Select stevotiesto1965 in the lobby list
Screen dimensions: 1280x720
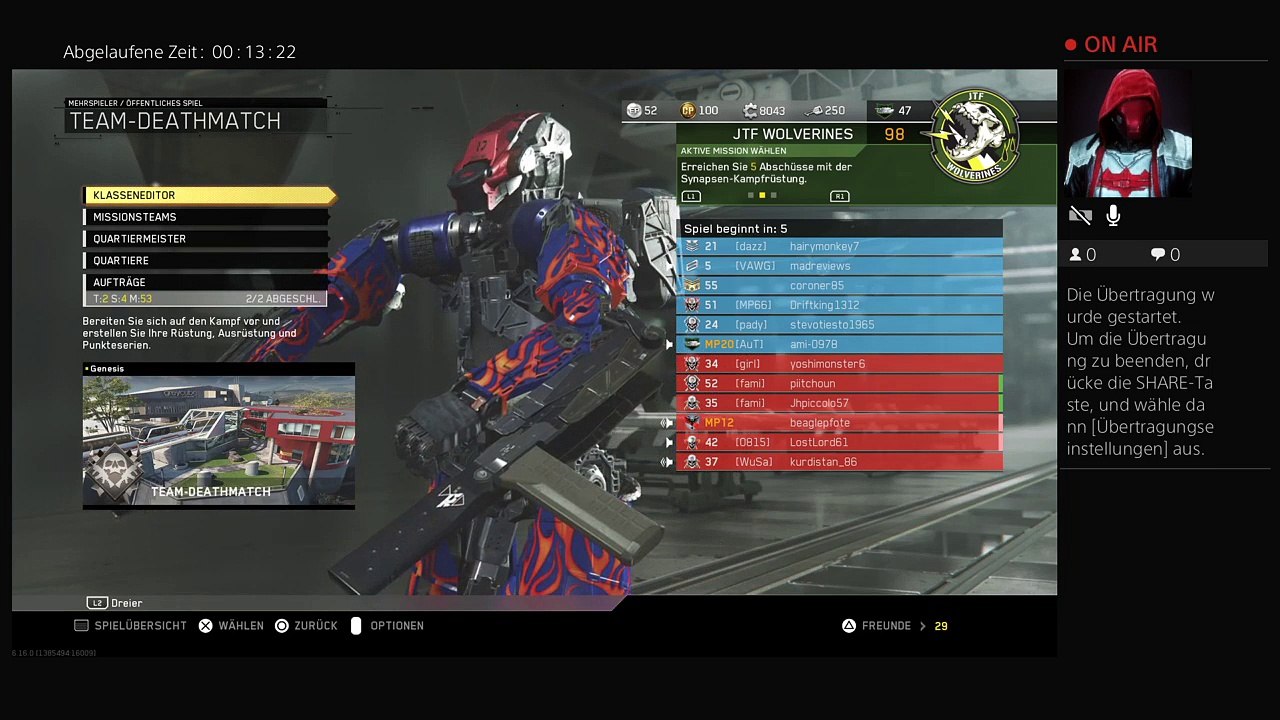[x=840, y=324]
